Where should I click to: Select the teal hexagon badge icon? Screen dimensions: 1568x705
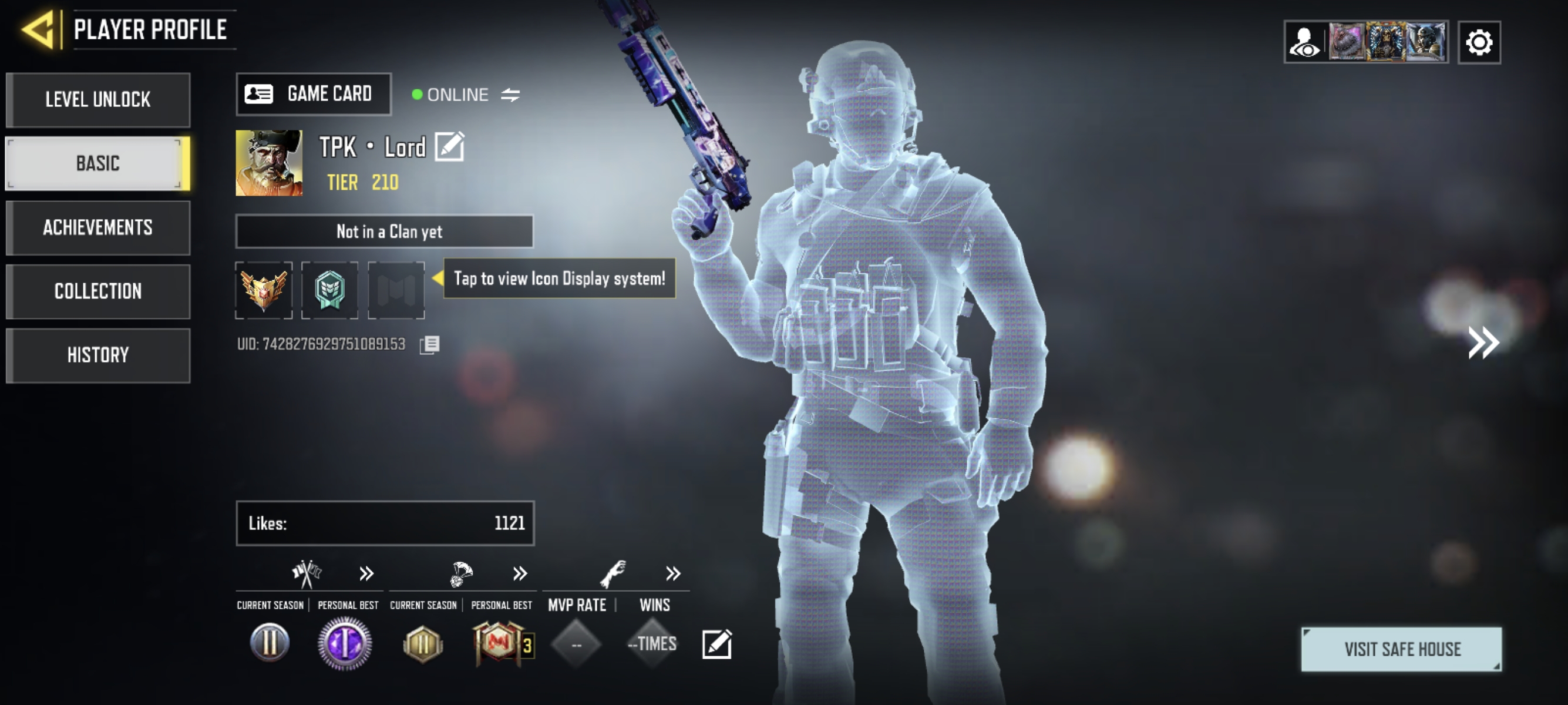tap(330, 290)
